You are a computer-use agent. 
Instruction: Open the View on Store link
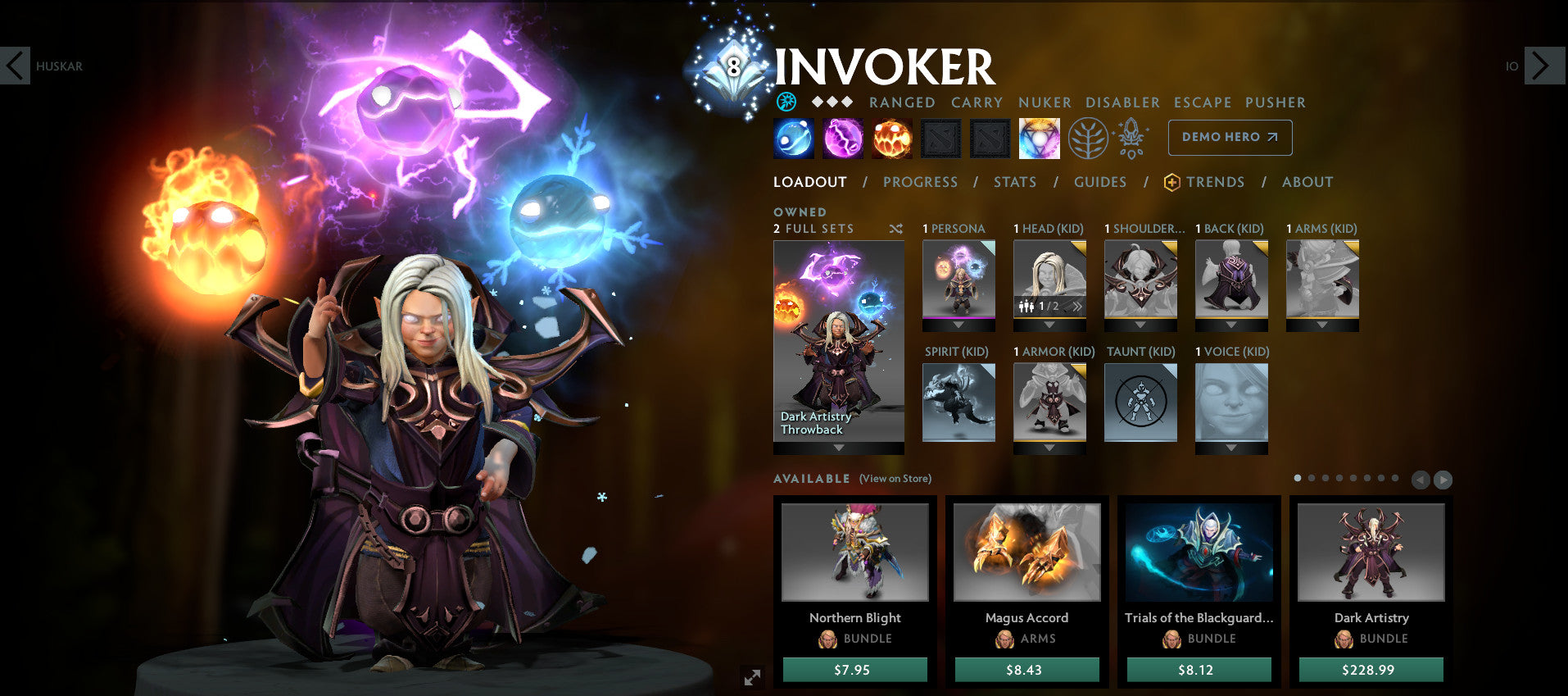[895, 478]
